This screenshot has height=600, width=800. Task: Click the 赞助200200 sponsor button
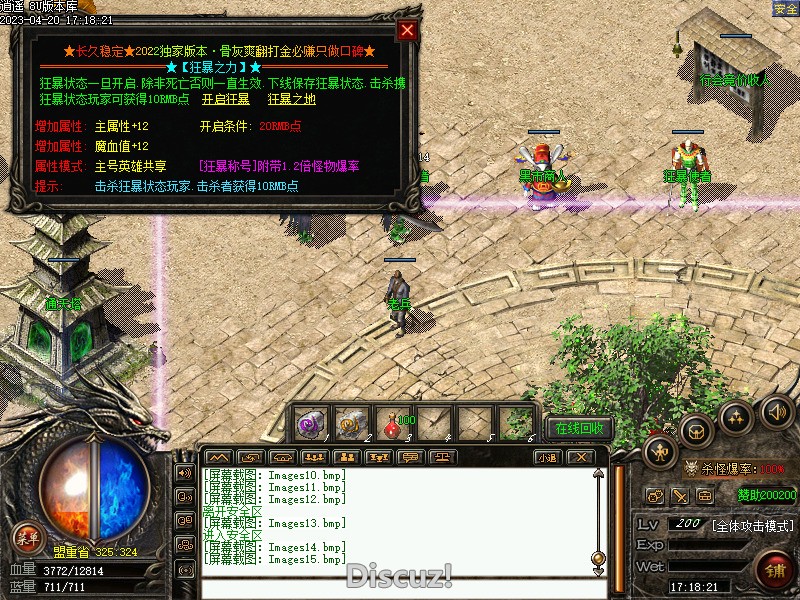point(767,494)
